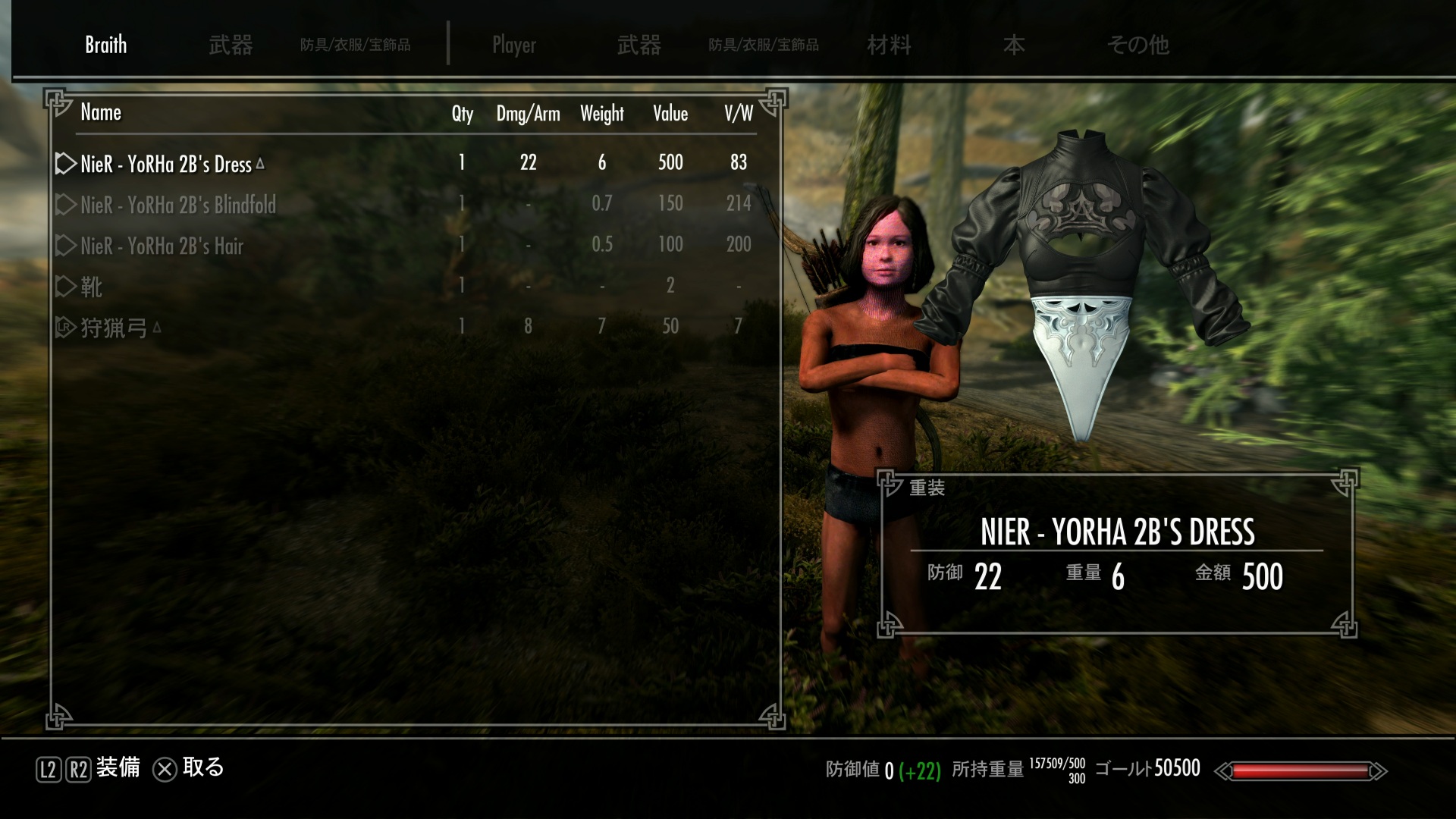Screen dimensions: 1456x819
Task: Choose NieR - YoRHa 2B's Blindfold item
Action: pos(178,205)
